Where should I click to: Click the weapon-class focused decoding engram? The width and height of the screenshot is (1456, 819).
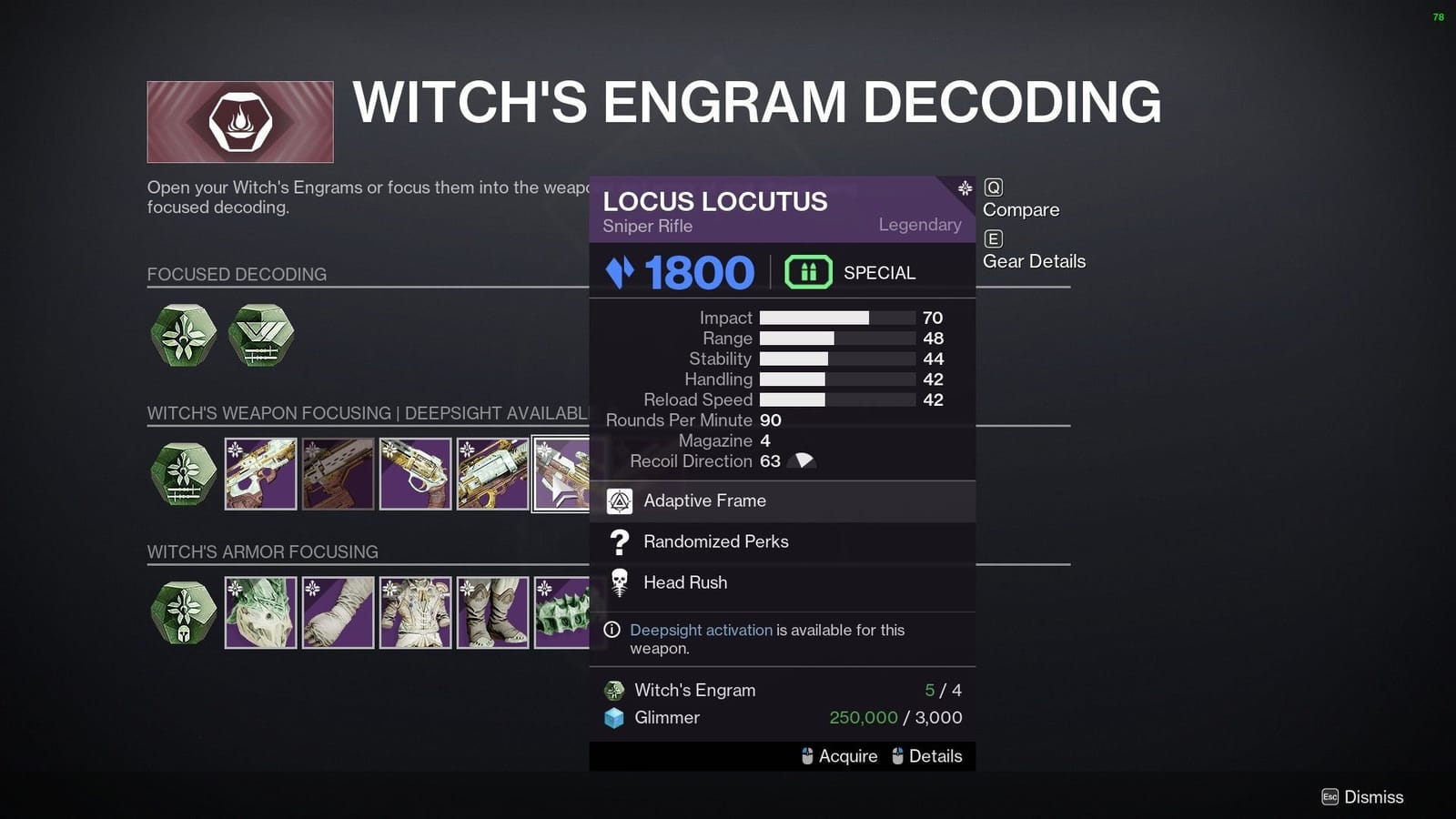[260, 336]
